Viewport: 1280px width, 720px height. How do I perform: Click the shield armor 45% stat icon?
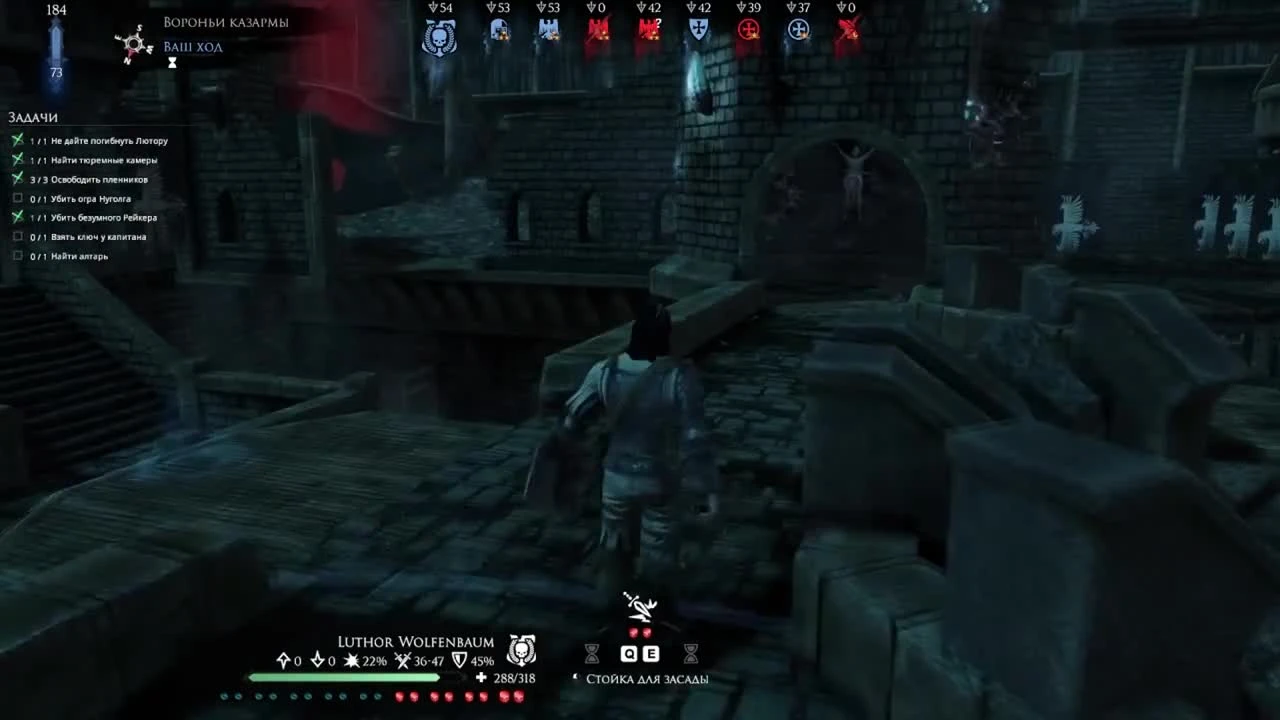(x=459, y=660)
